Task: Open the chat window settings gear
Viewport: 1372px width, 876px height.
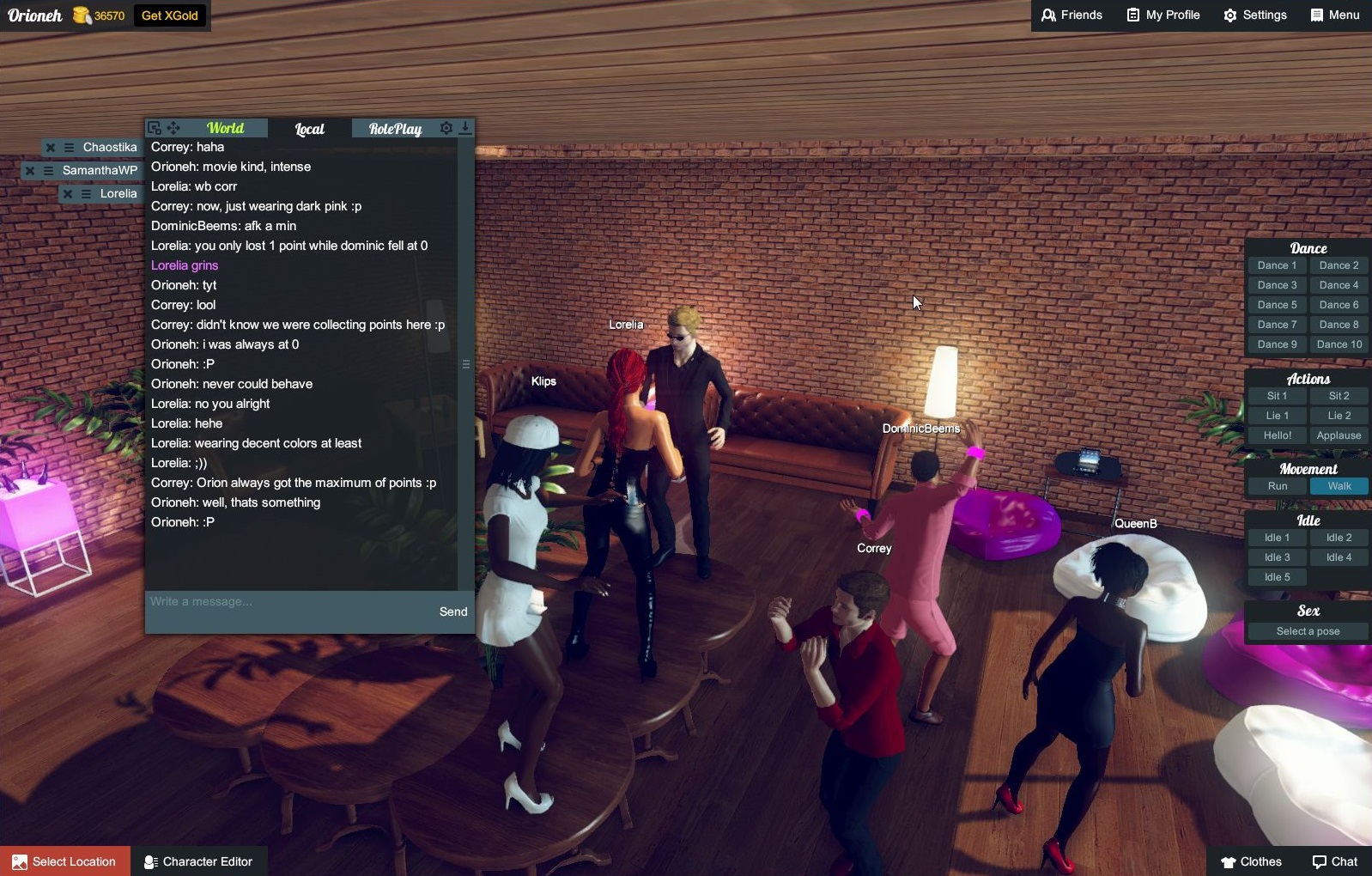Action: tap(446, 127)
